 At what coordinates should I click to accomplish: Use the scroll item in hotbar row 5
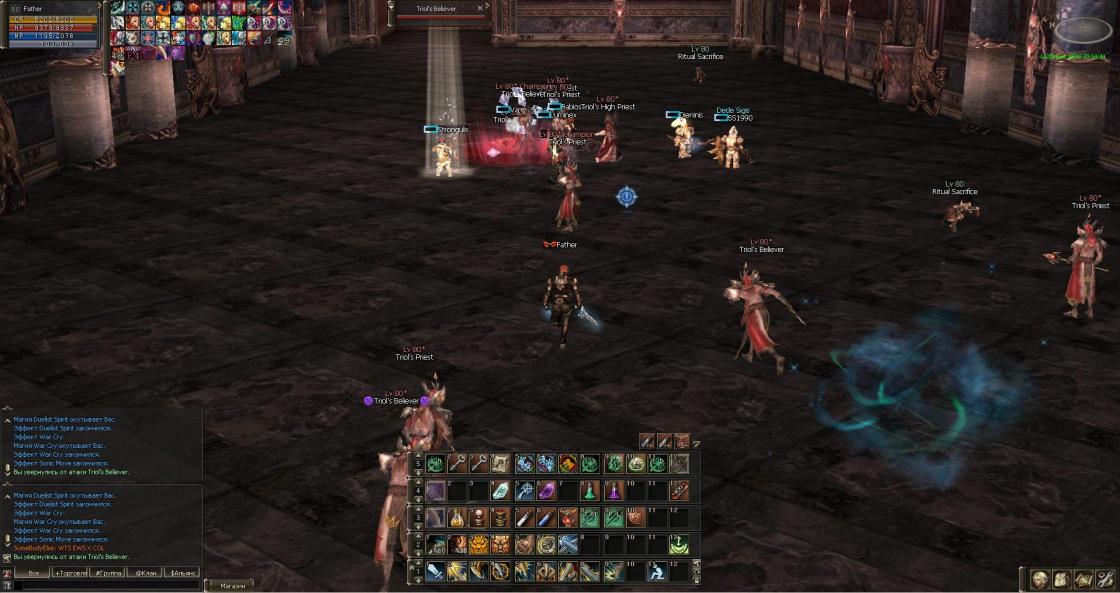point(501,464)
